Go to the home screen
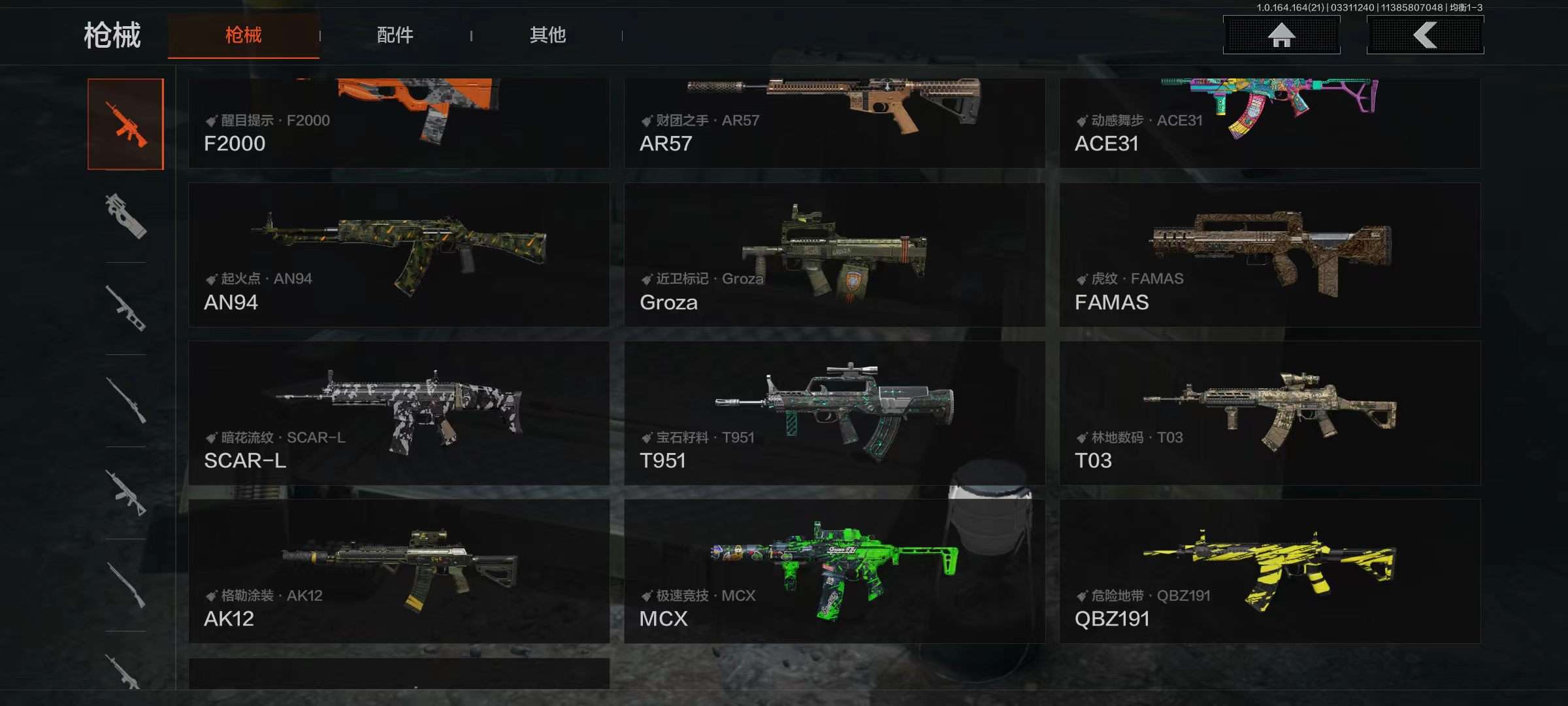This screenshot has height=706, width=1568. point(1281,35)
